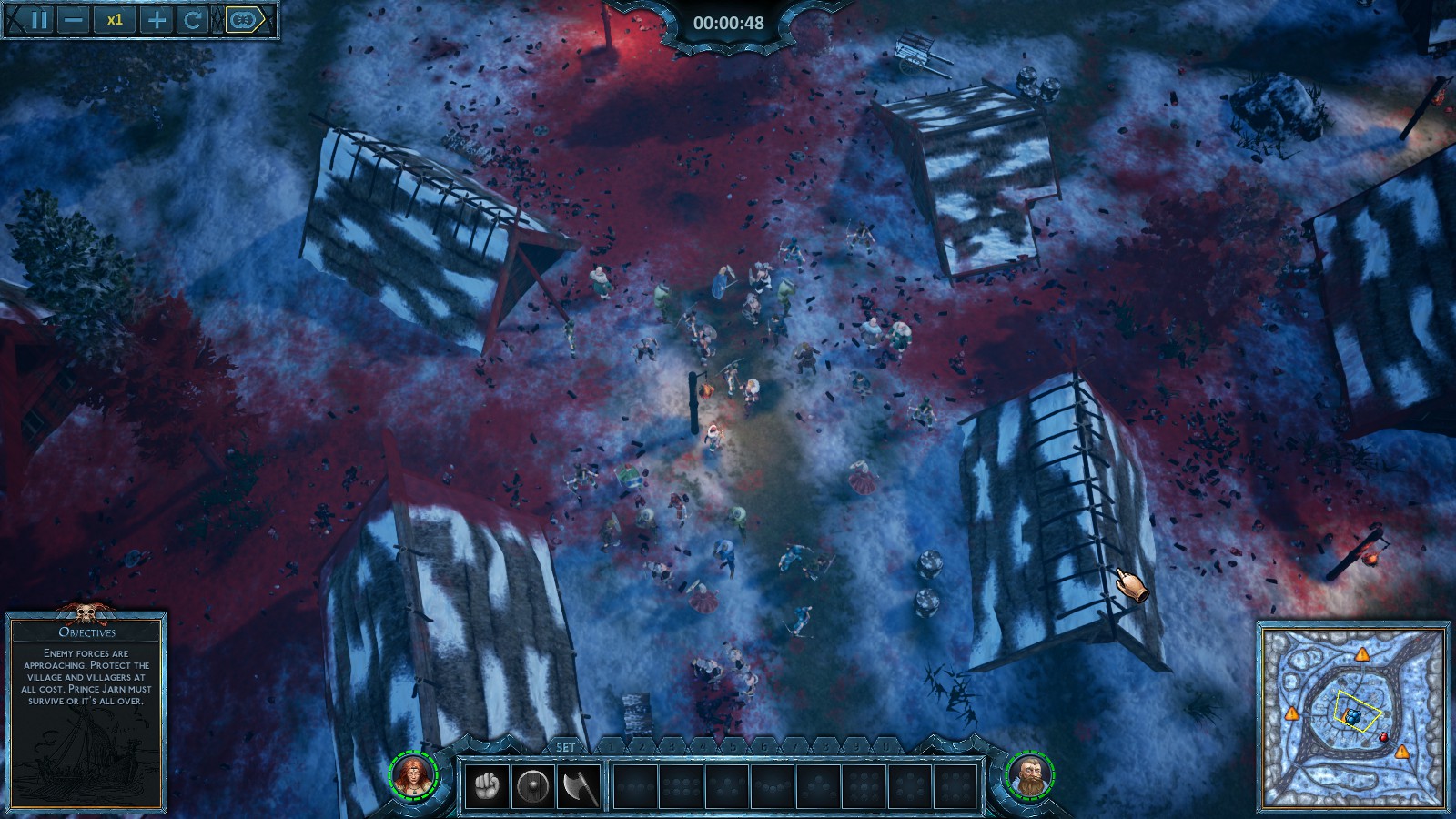The image size is (1456, 819).
Task: Open the Objectives panel
Action: [87, 632]
